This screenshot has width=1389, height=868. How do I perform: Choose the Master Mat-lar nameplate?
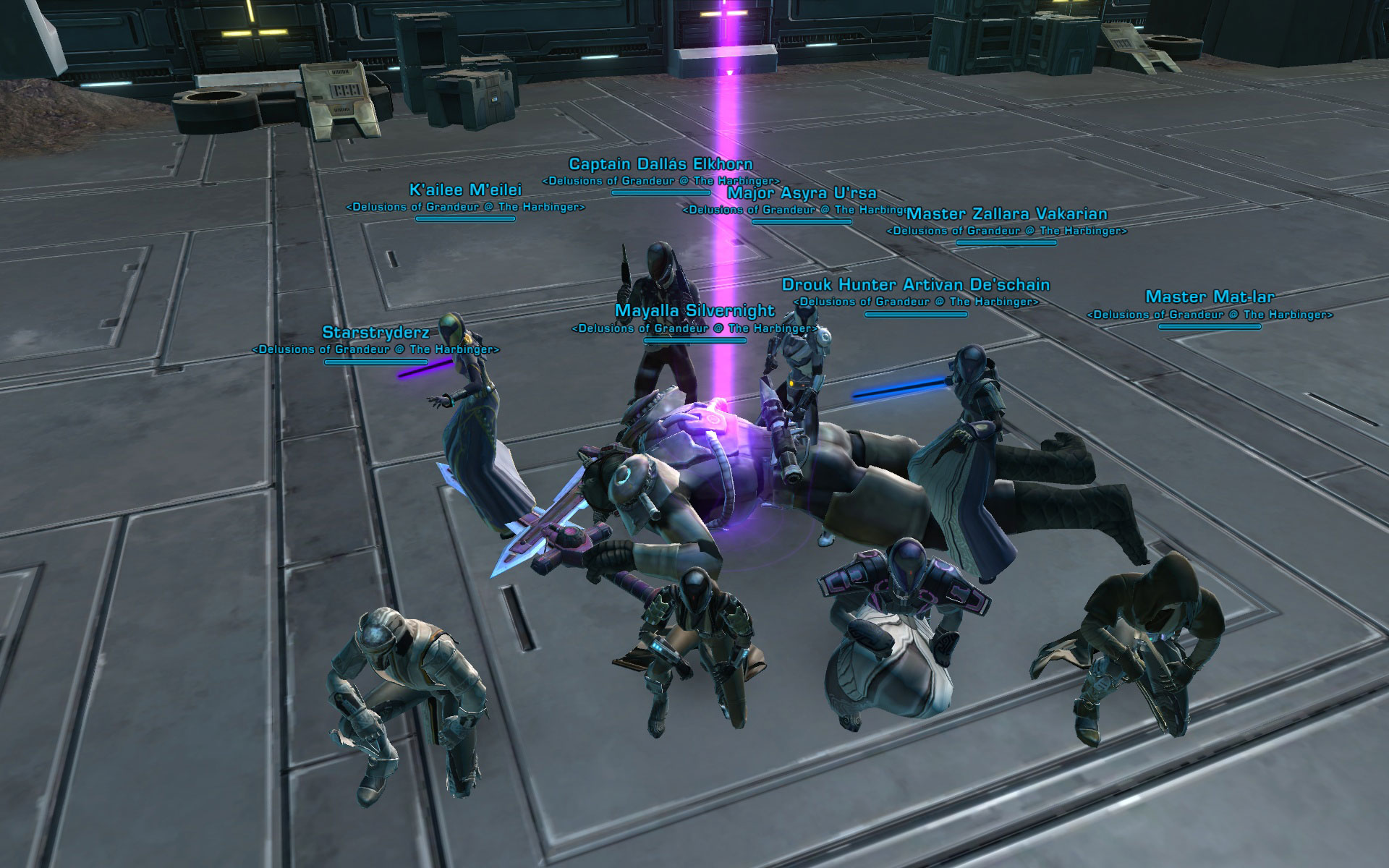1210,297
